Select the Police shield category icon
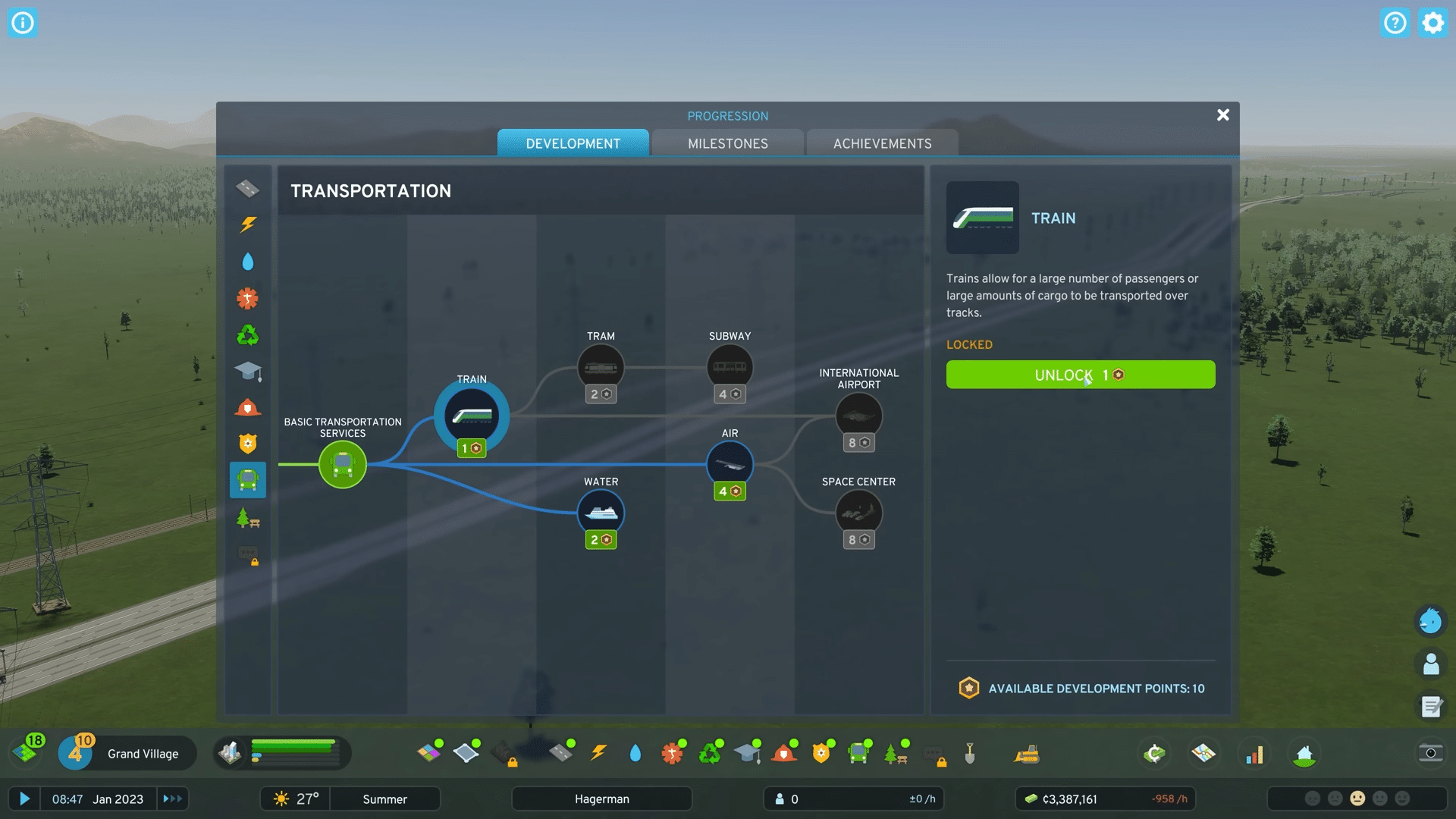 click(x=248, y=444)
